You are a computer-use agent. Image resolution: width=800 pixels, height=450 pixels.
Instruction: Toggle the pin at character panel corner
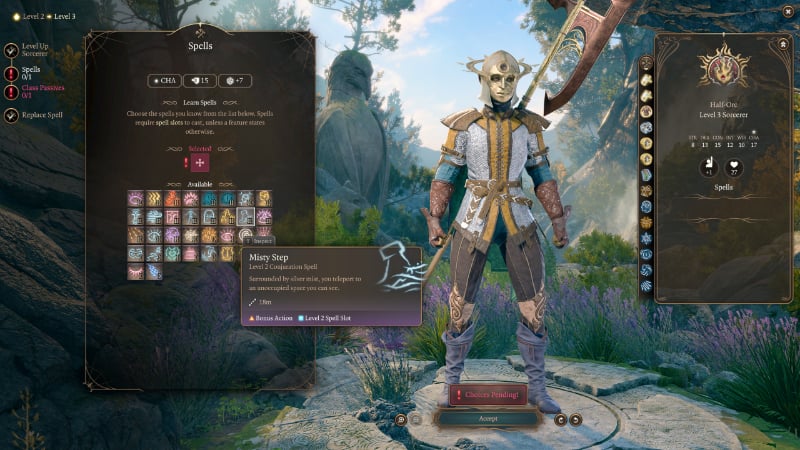[783, 44]
